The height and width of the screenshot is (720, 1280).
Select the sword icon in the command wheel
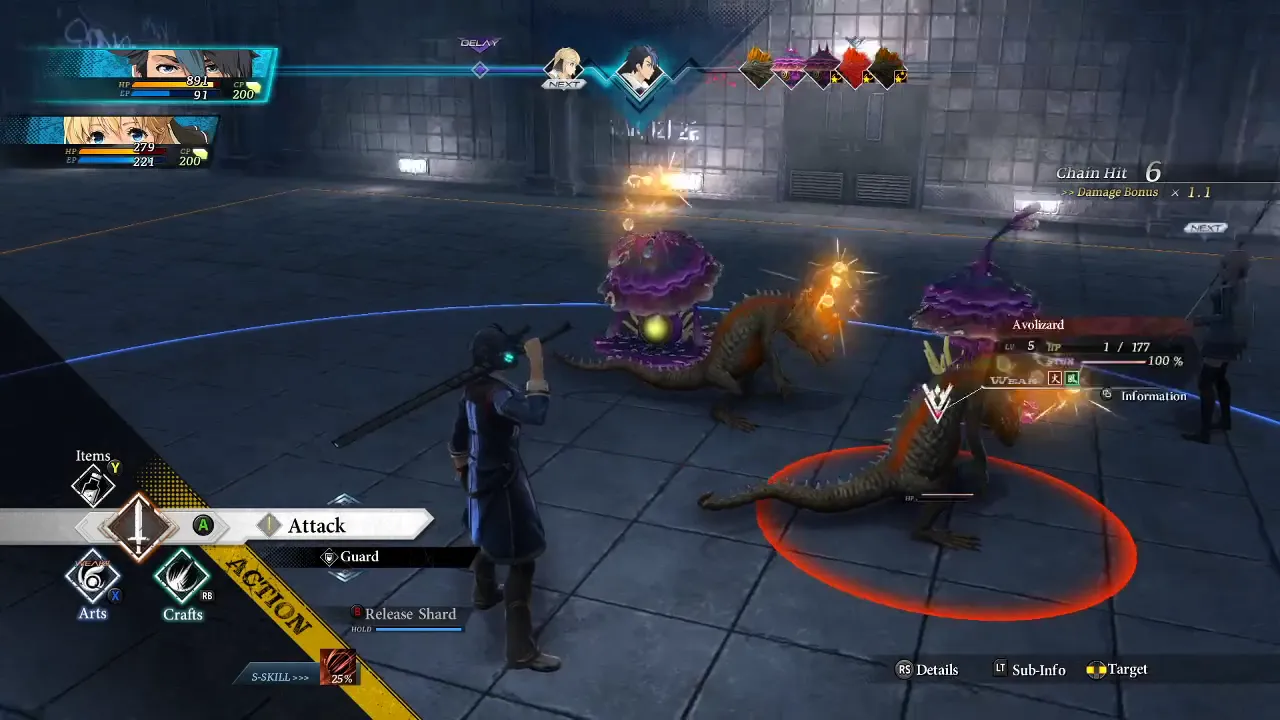137,526
